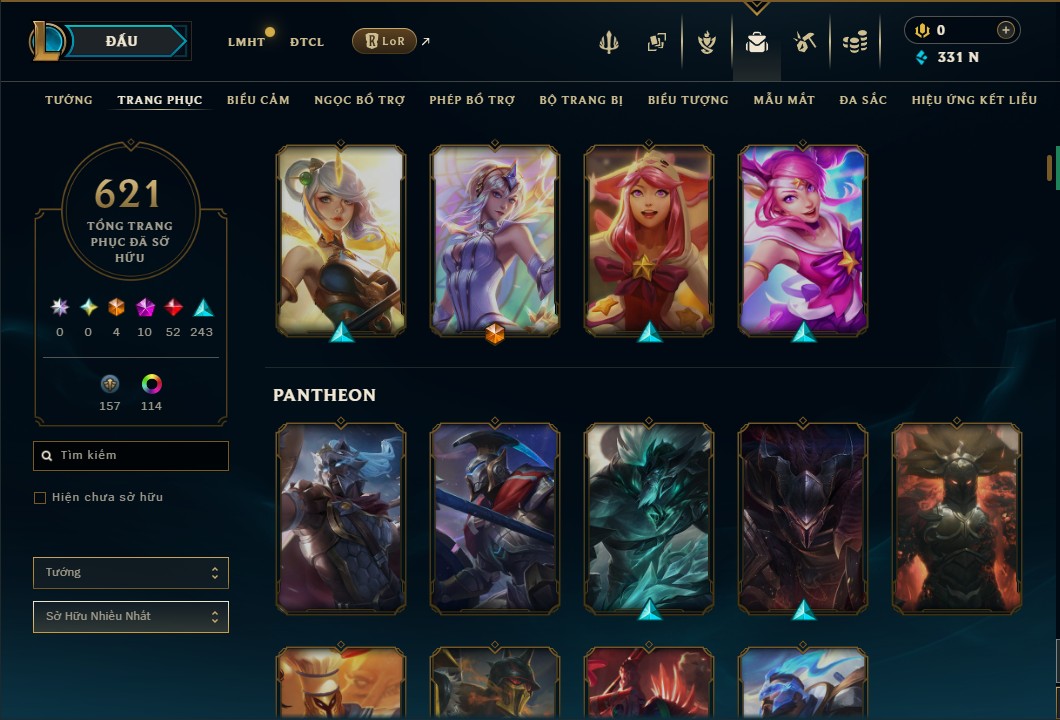Expand the Sở Hữu Nhiều Nhất sort dropdown
This screenshot has height=720, width=1060.
coord(130,617)
